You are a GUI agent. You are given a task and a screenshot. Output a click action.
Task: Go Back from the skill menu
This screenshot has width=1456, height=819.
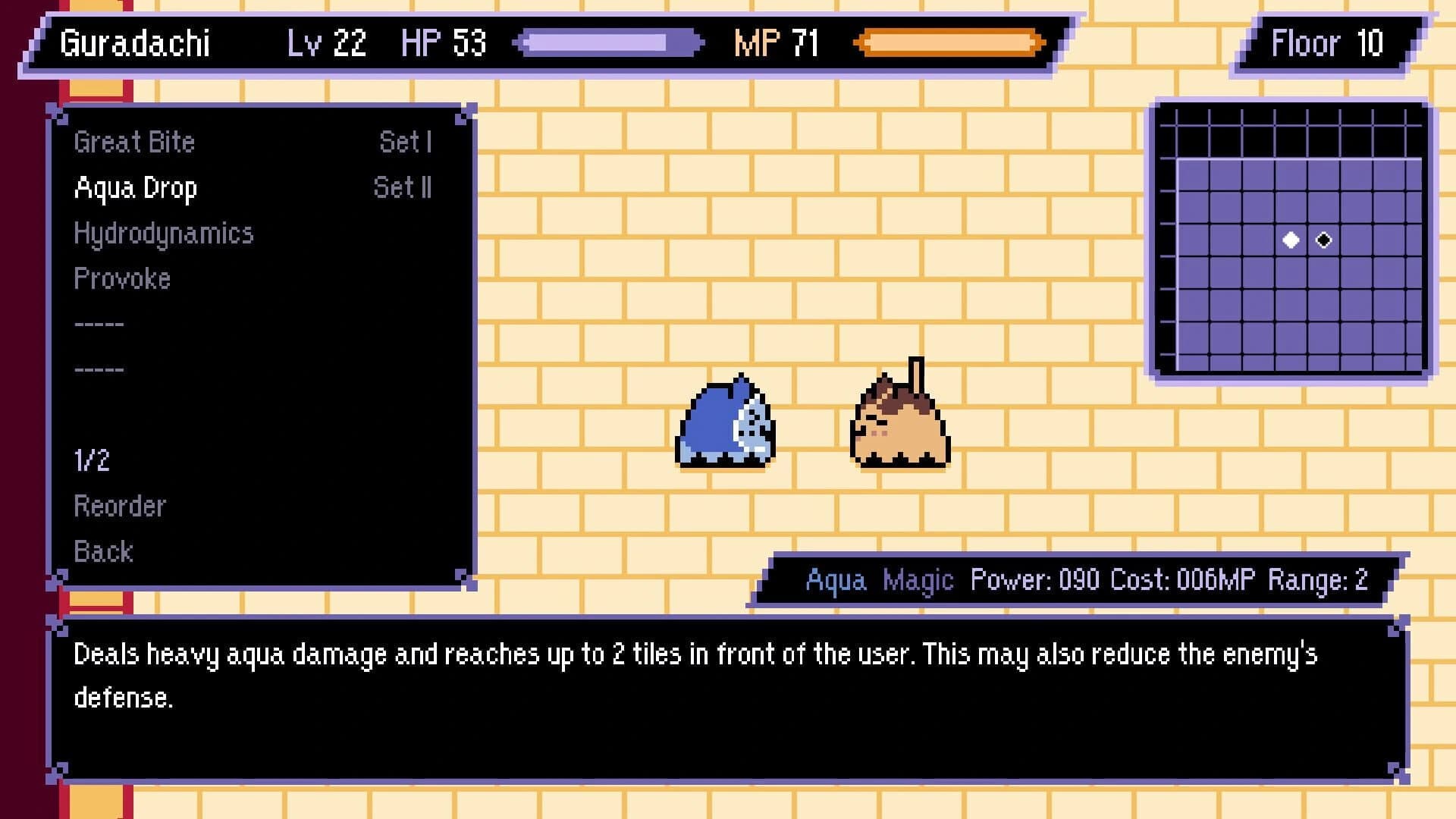[103, 552]
